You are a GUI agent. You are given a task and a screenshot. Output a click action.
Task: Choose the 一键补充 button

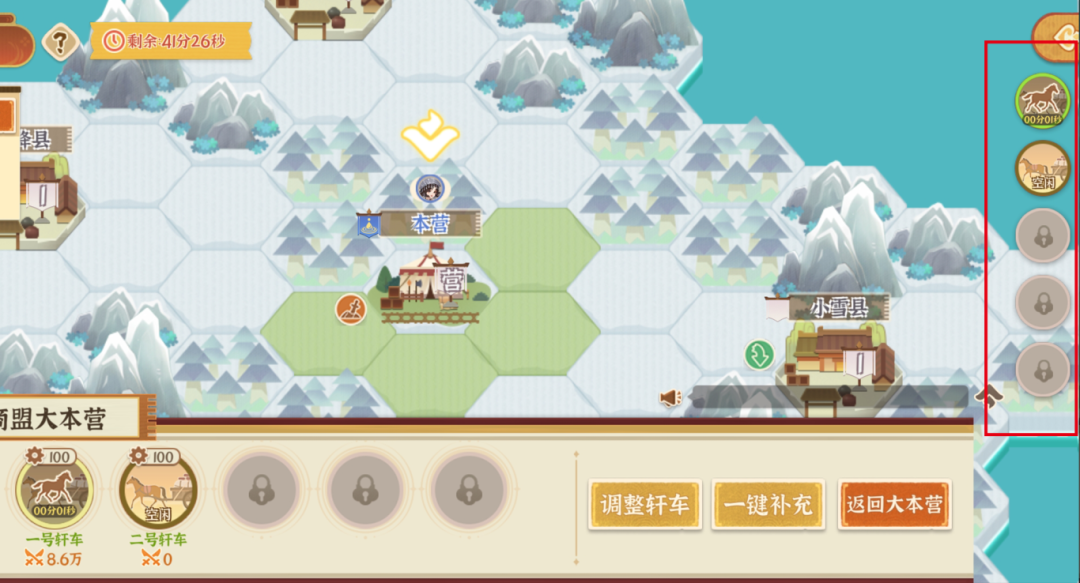pos(769,505)
